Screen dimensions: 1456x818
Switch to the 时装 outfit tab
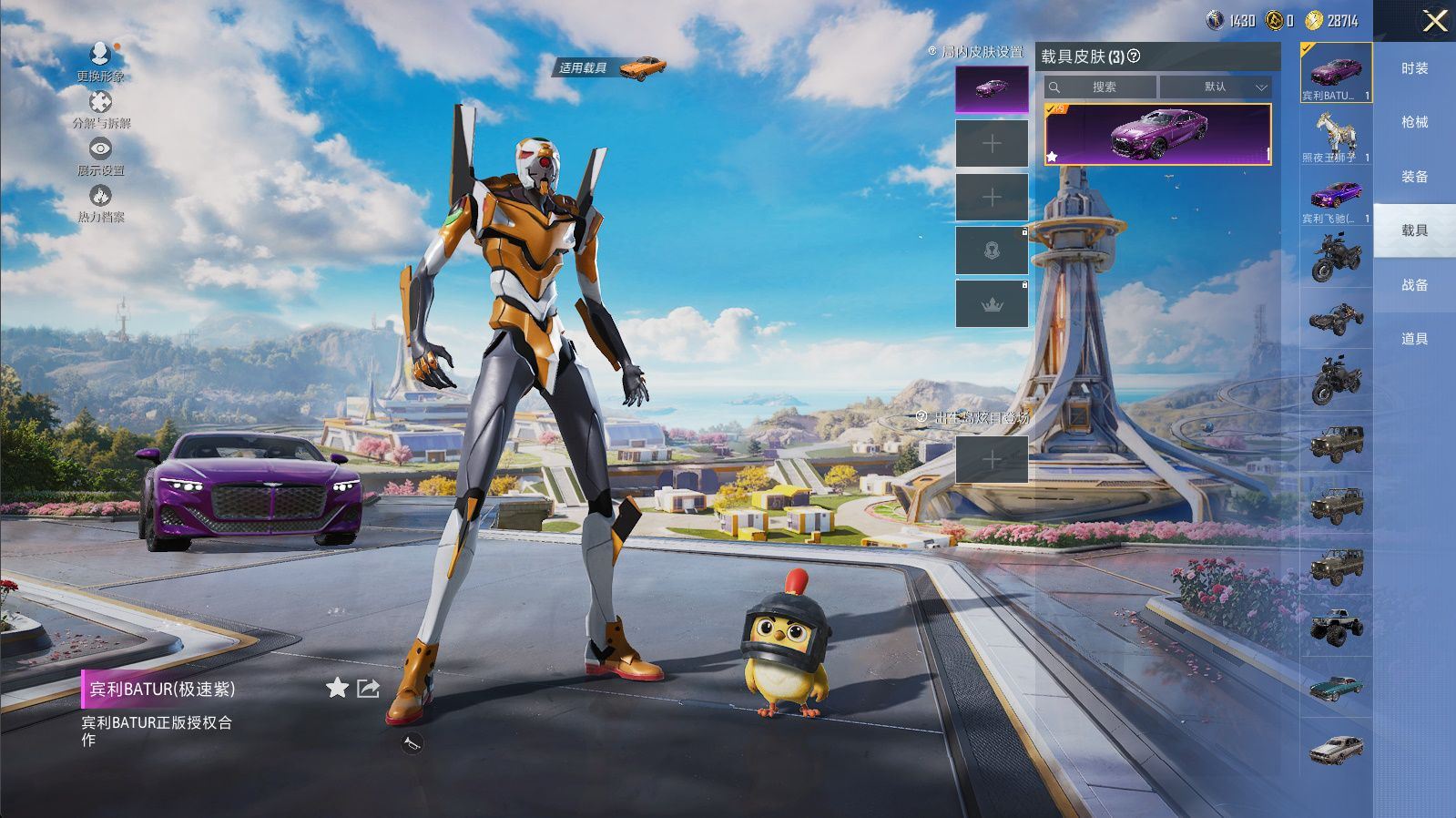coord(1414,68)
